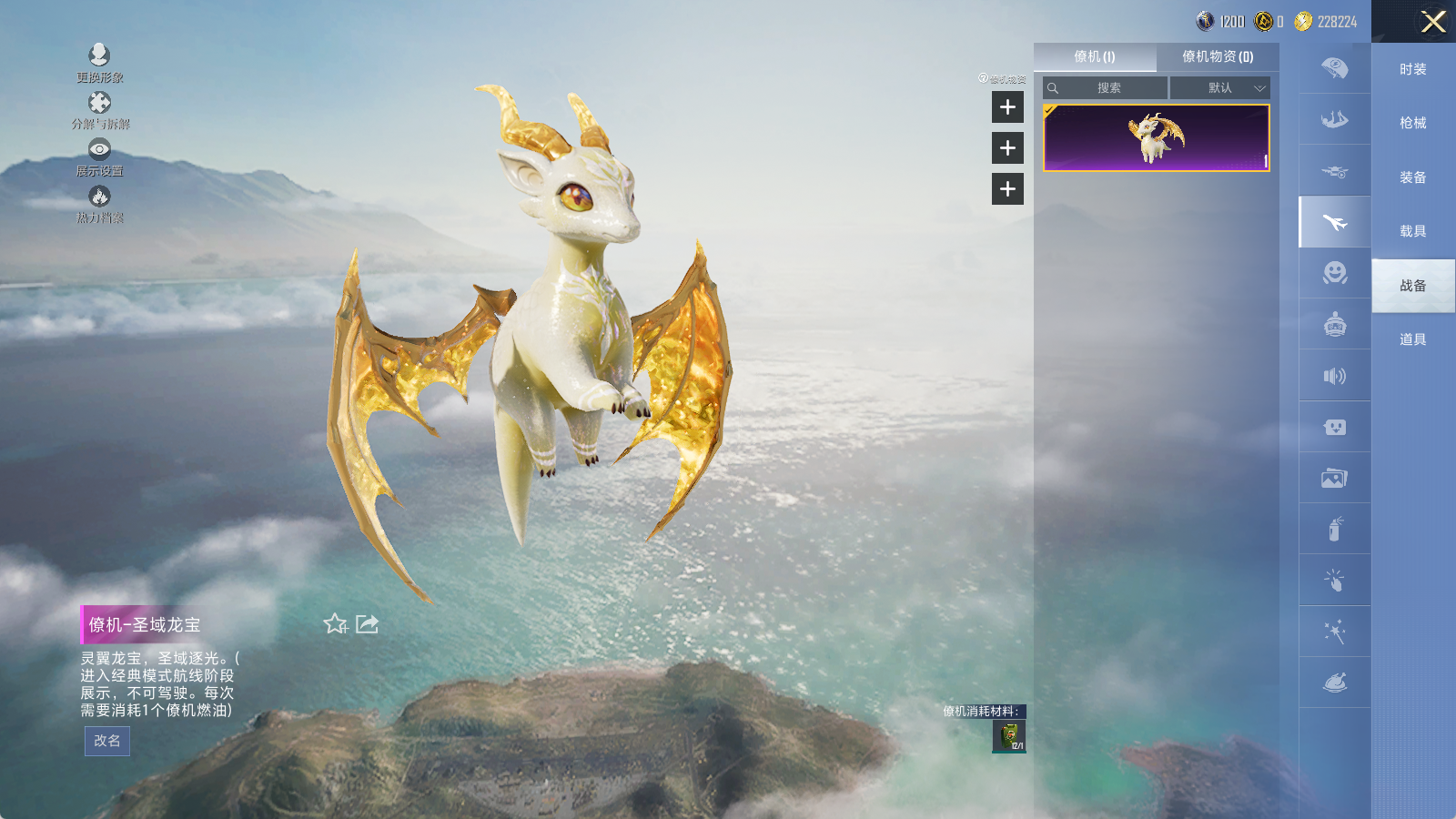
Task: Close the inventory screen with the X
Action: [1433, 22]
